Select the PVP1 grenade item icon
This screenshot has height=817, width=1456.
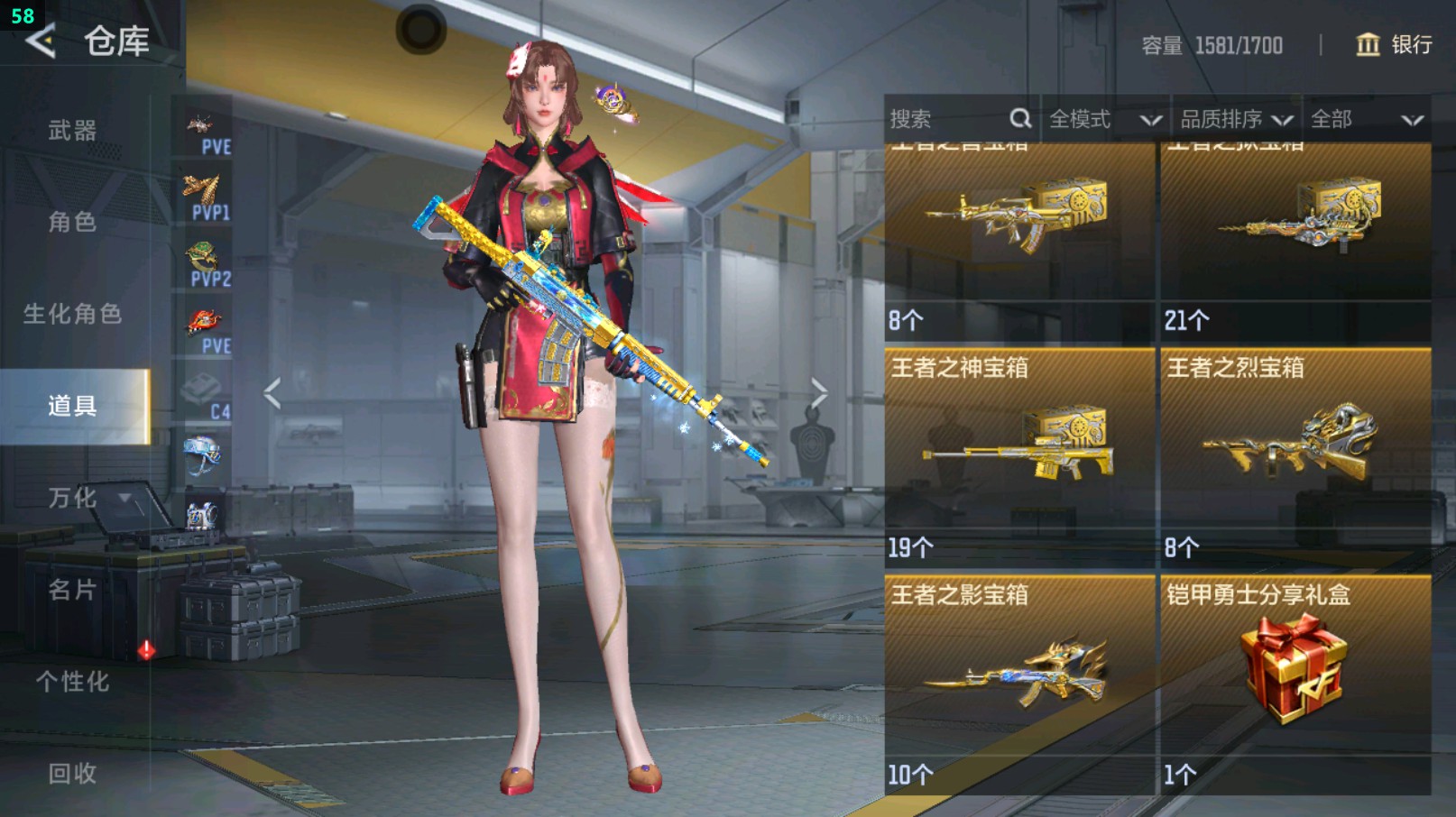(205, 191)
